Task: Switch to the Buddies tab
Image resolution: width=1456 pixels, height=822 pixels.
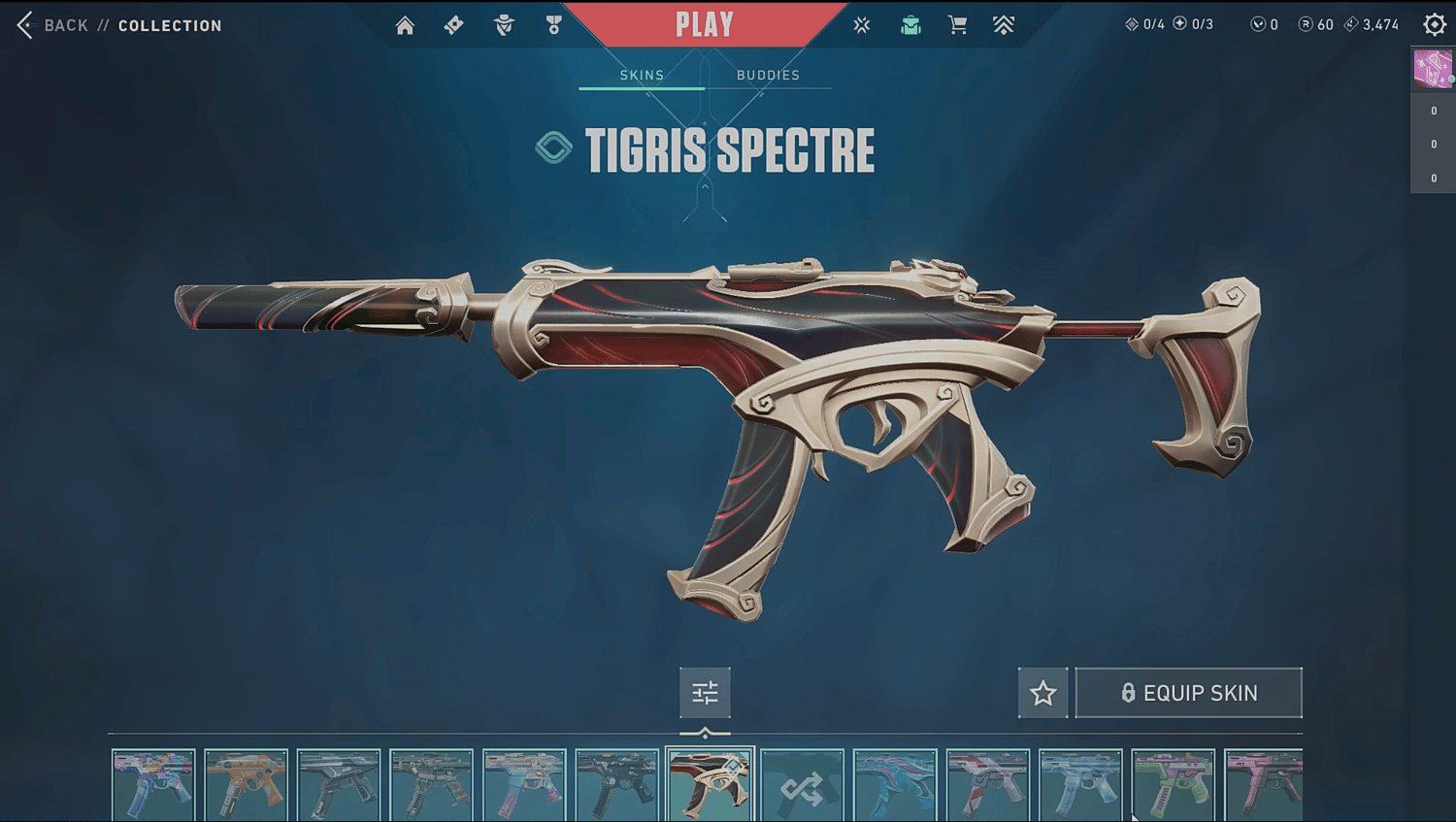Action: [768, 75]
